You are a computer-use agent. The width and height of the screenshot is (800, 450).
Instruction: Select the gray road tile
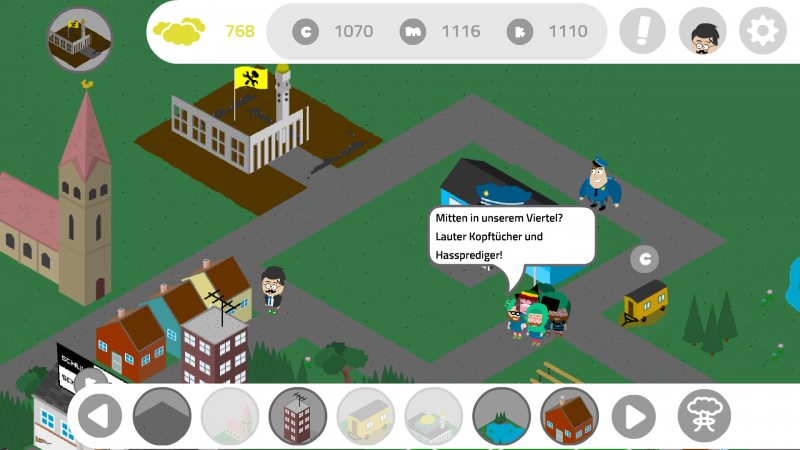(x=162, y=415)
